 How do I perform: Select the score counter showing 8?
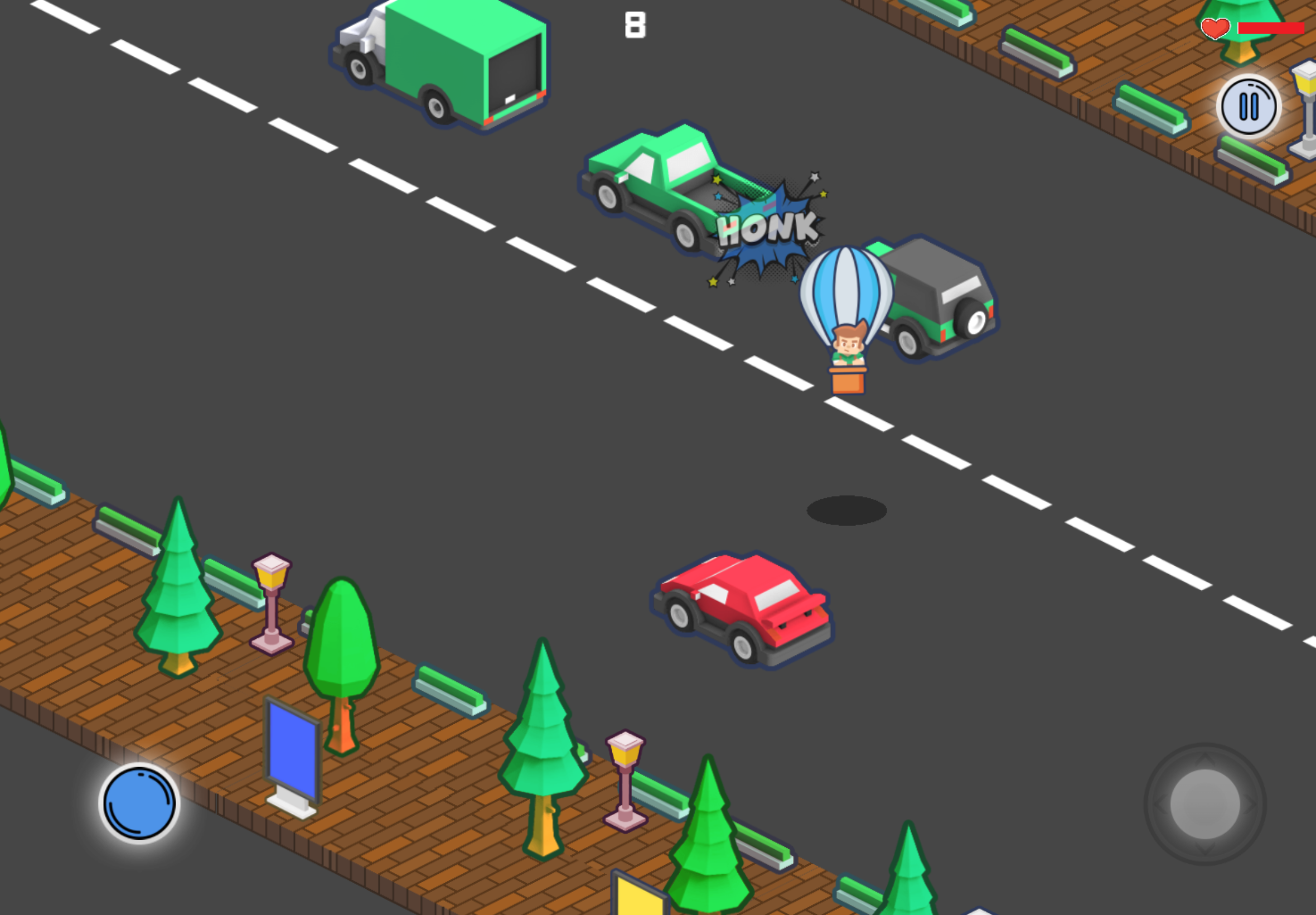(636, 24)
